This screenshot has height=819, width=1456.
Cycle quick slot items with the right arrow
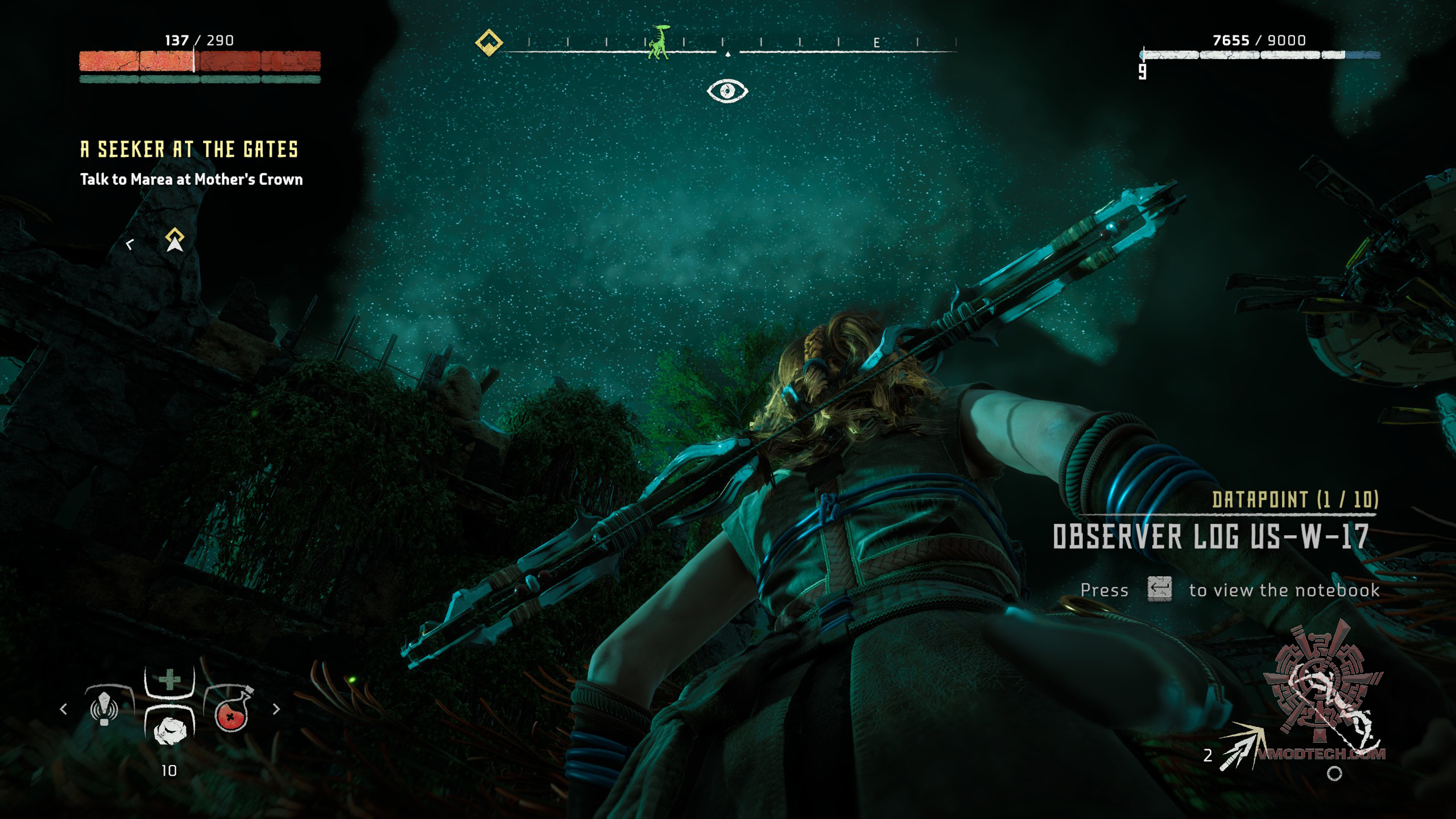click(x=276, y=709)
